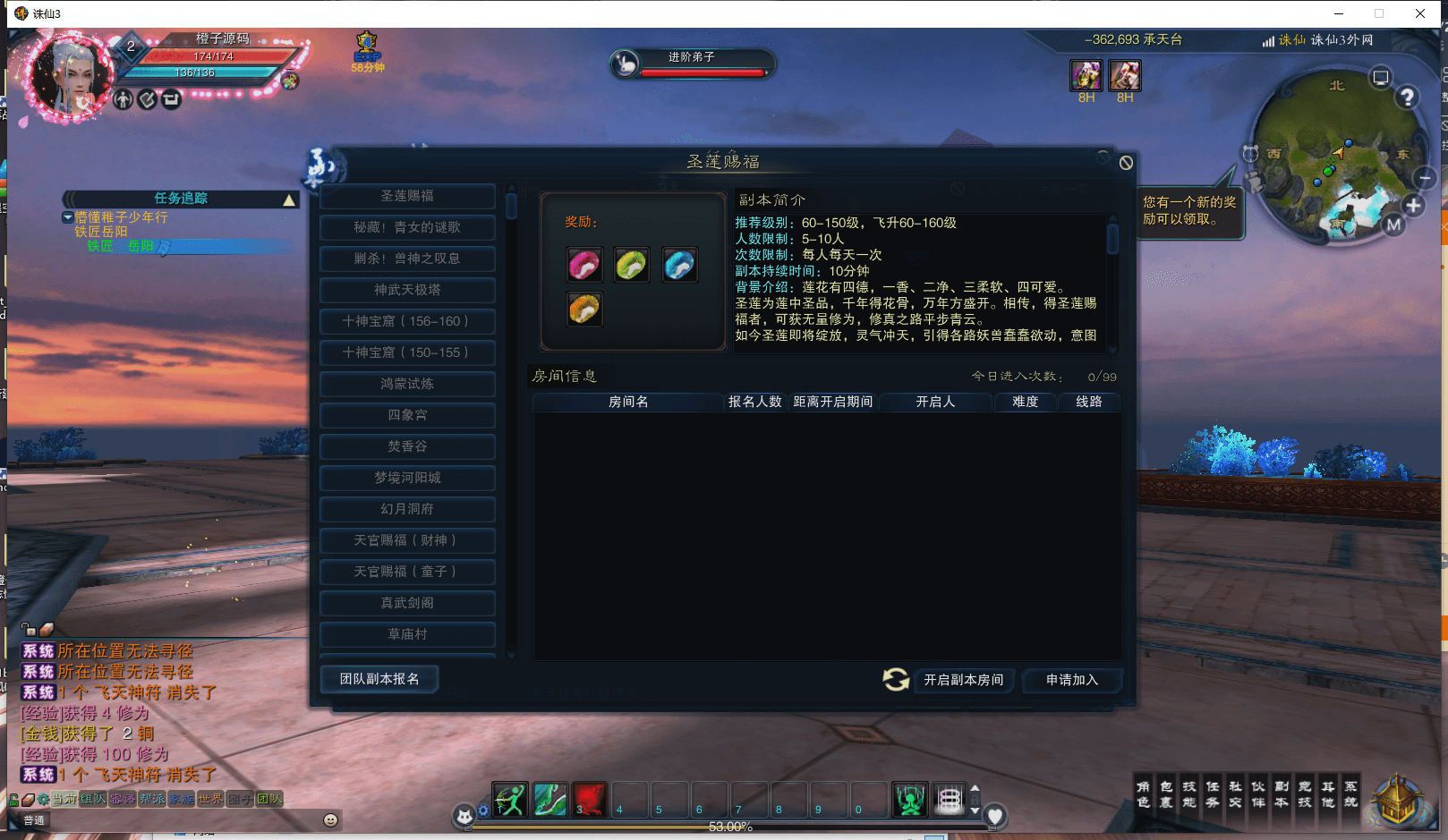Click the 副本简介 description scrollbar
The height and width of the screenshot is (840, 1448).
pyautogui.click(x=1113, y=237)
